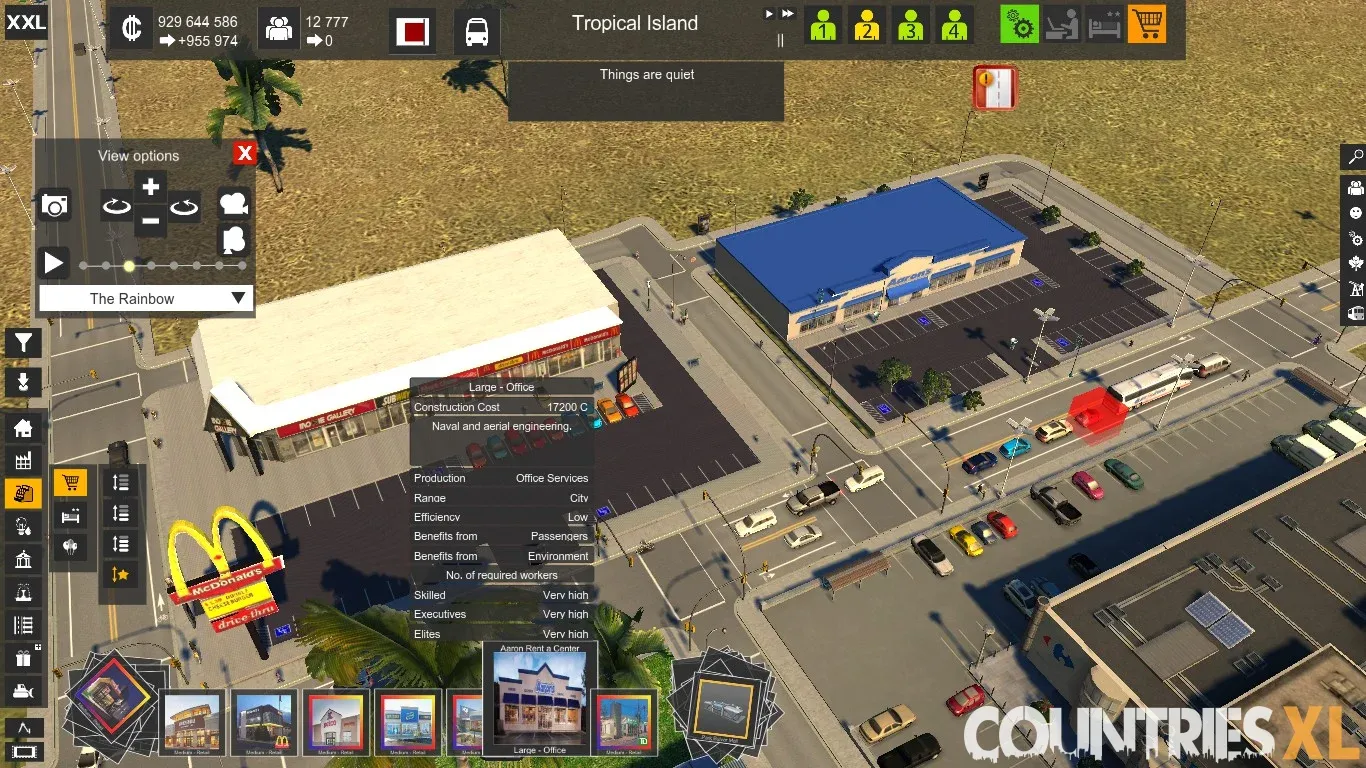Play the time-of-day animation
Viewport: 1366px width, 768px height.
[54, 264]
